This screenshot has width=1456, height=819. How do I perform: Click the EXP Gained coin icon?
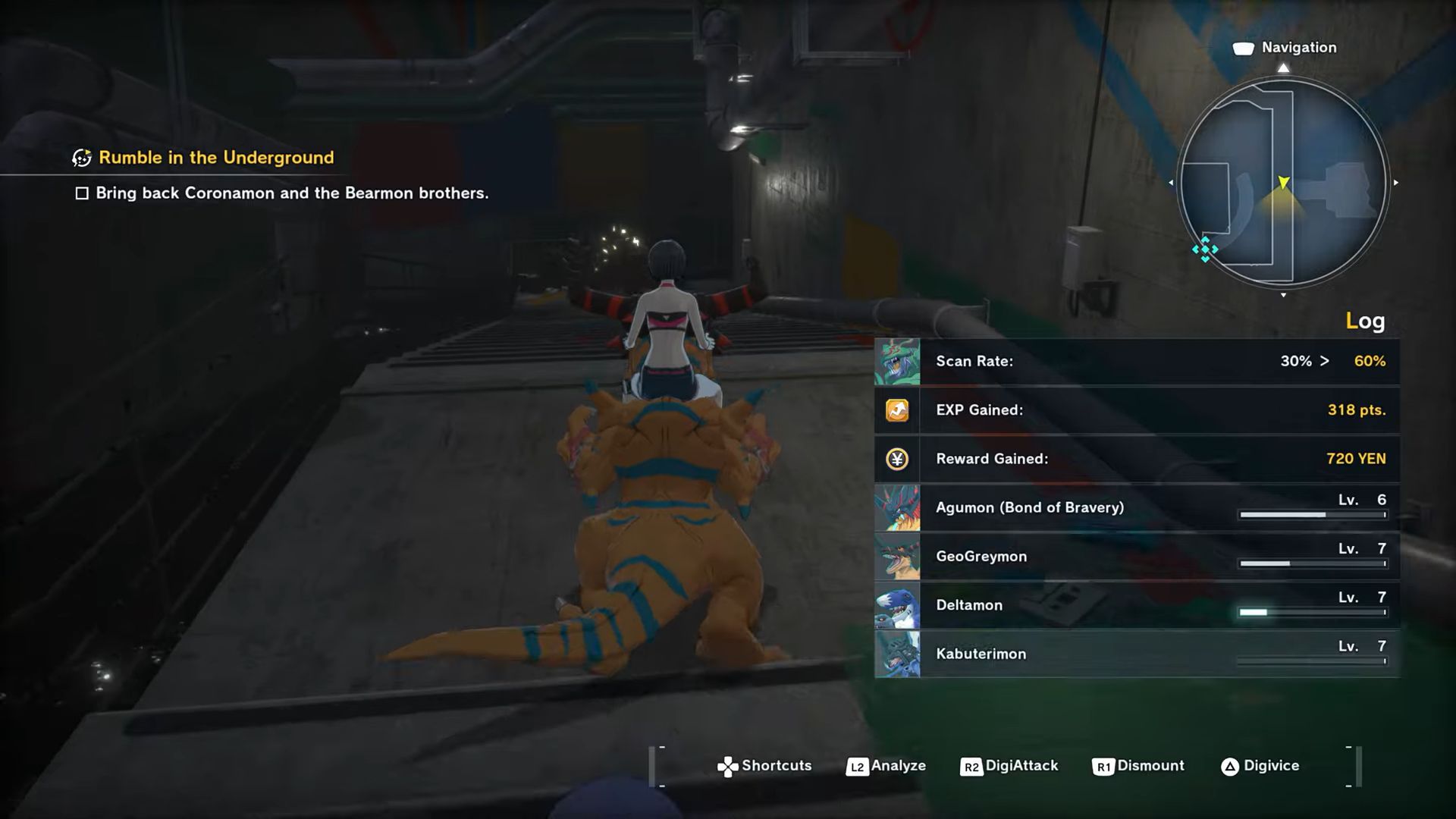pyautogui.click(x=897, y=410)
